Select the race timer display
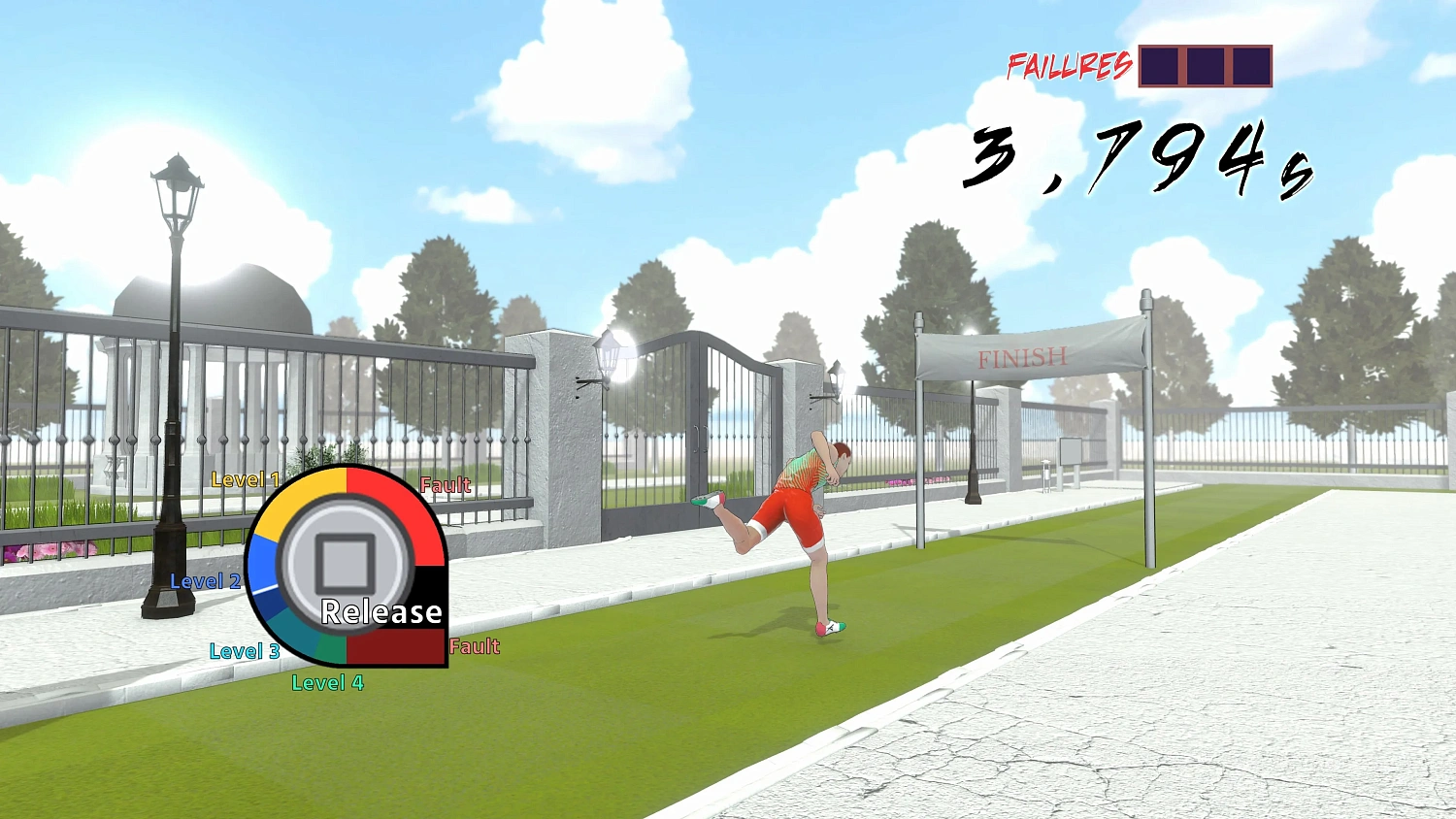Image resolution: width=1456 pixels, height=819 pixels. [1141, 160]
